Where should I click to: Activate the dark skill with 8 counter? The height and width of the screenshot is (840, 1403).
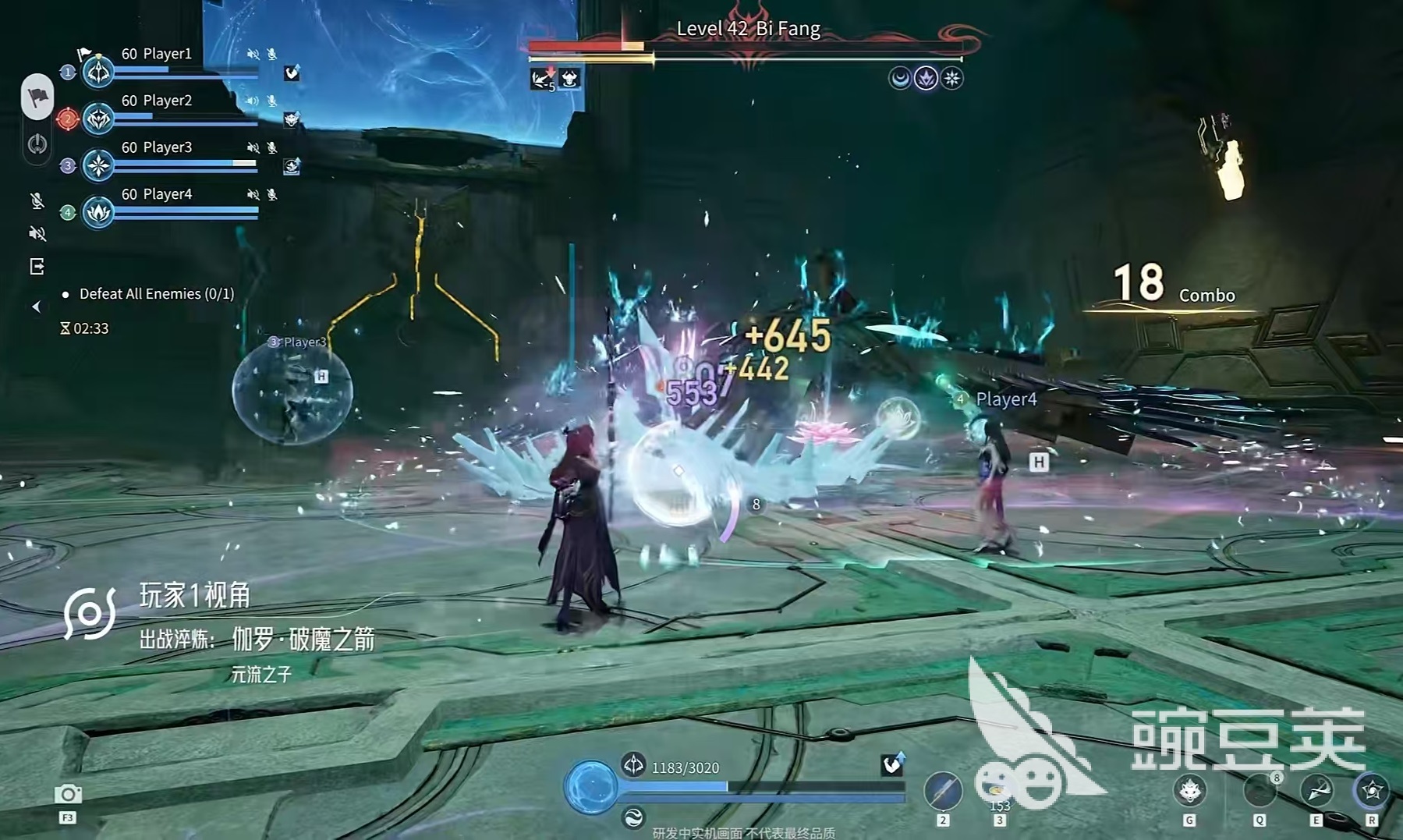click(x=1260, y=791)
